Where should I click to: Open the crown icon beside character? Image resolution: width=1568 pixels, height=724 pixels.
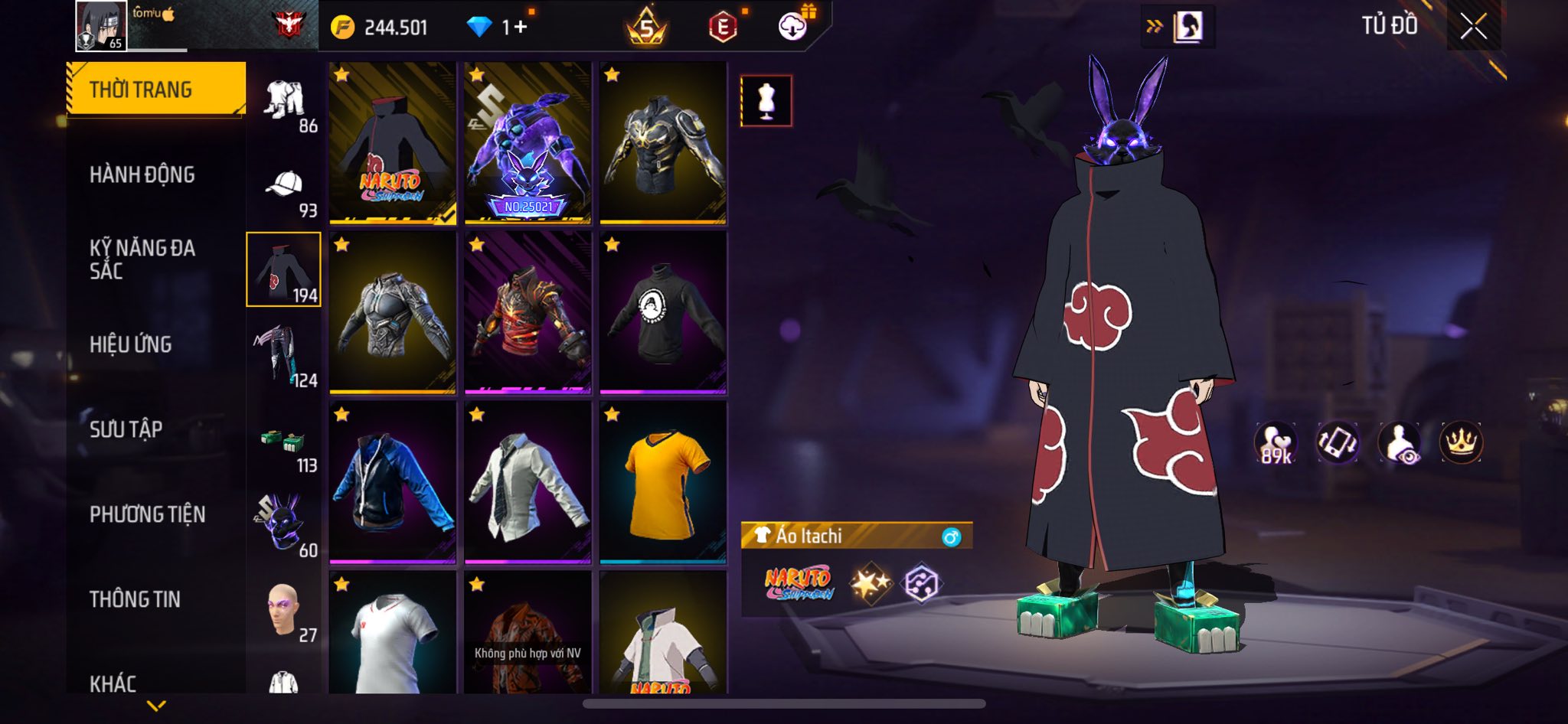pyautogui.click(x=1461, y=442)
